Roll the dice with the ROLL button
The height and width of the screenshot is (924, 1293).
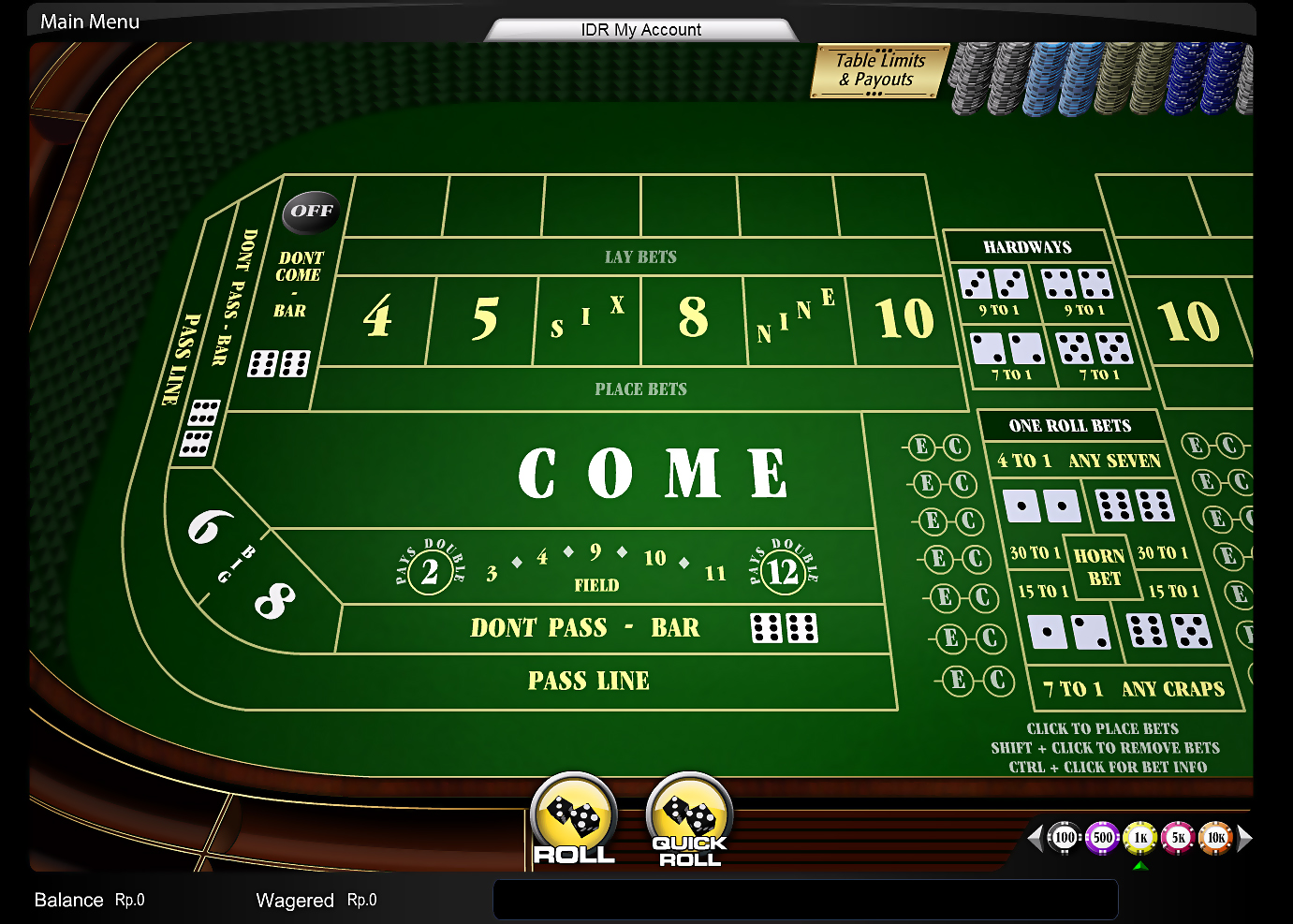pyautogui.click(x=574, y=819)
